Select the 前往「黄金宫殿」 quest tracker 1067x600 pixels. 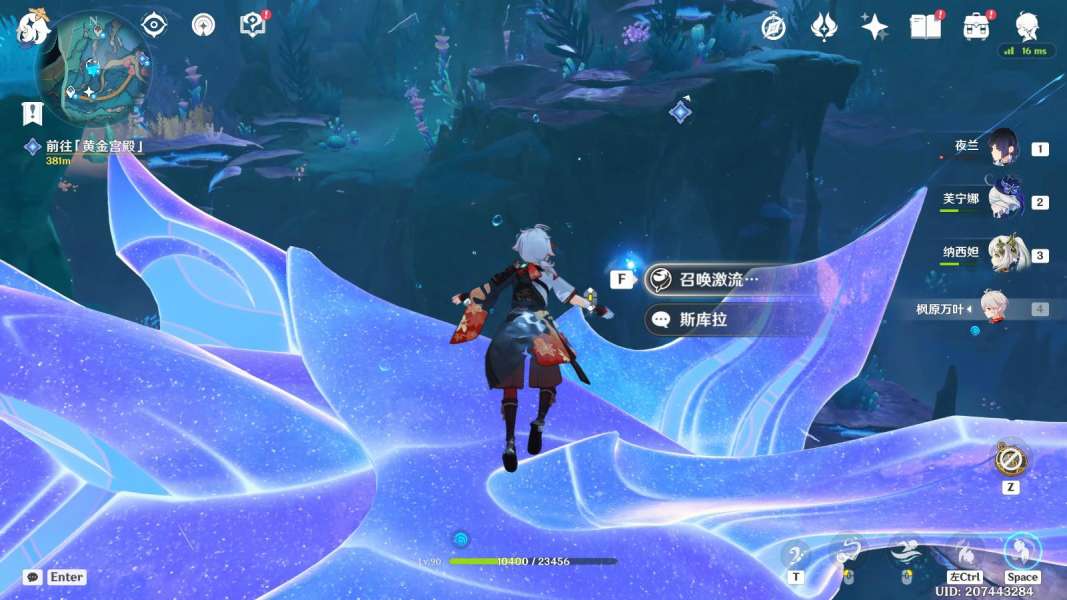coord(95,146)
